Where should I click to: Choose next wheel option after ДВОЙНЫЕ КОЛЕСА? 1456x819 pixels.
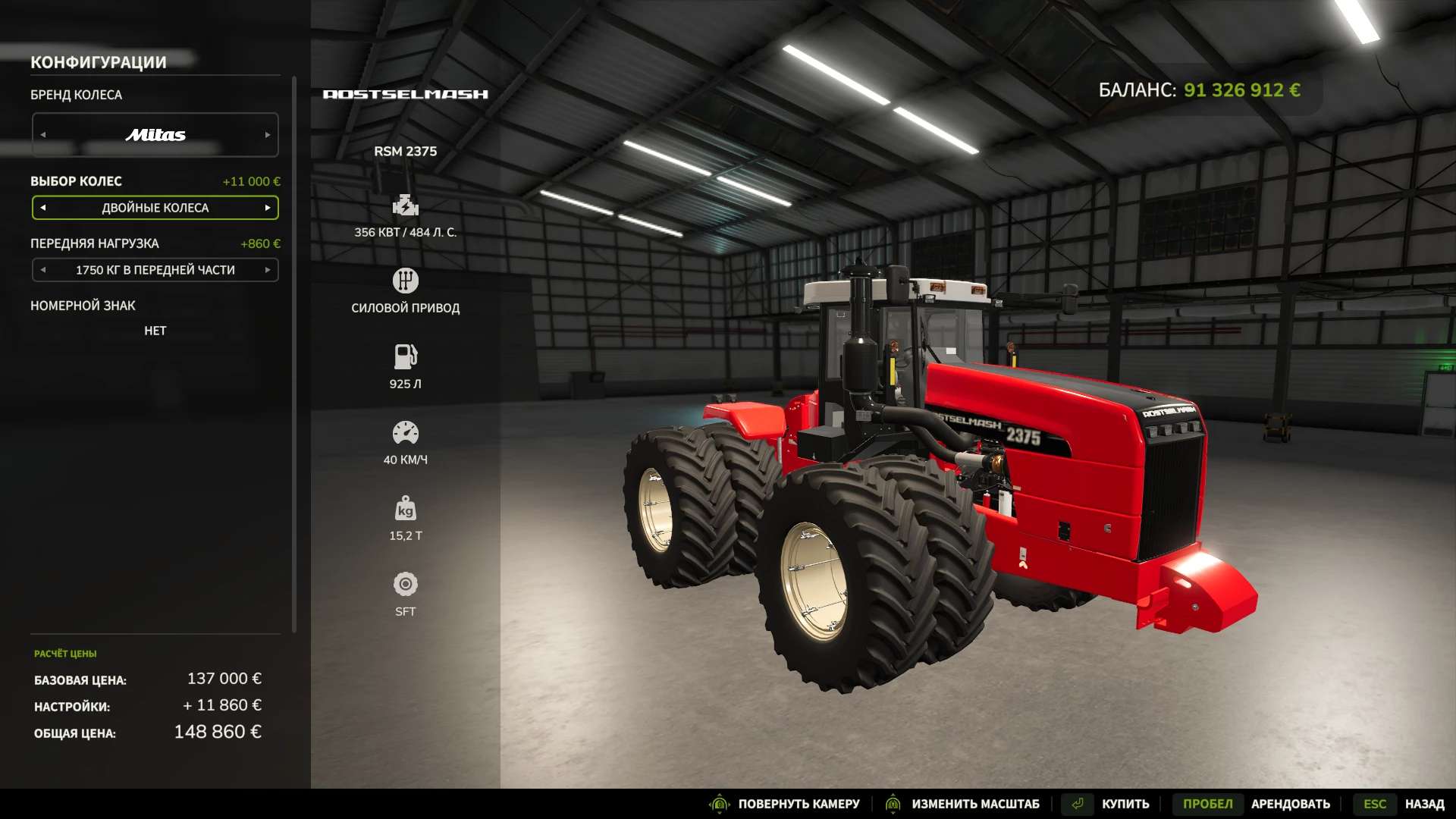click(x=268, y=208)
